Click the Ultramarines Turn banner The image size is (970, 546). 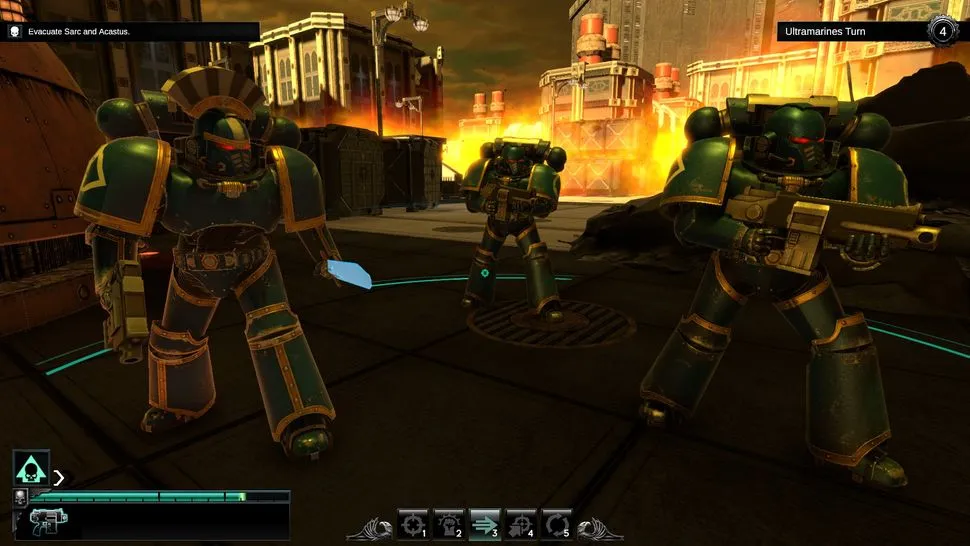(850, 32)
